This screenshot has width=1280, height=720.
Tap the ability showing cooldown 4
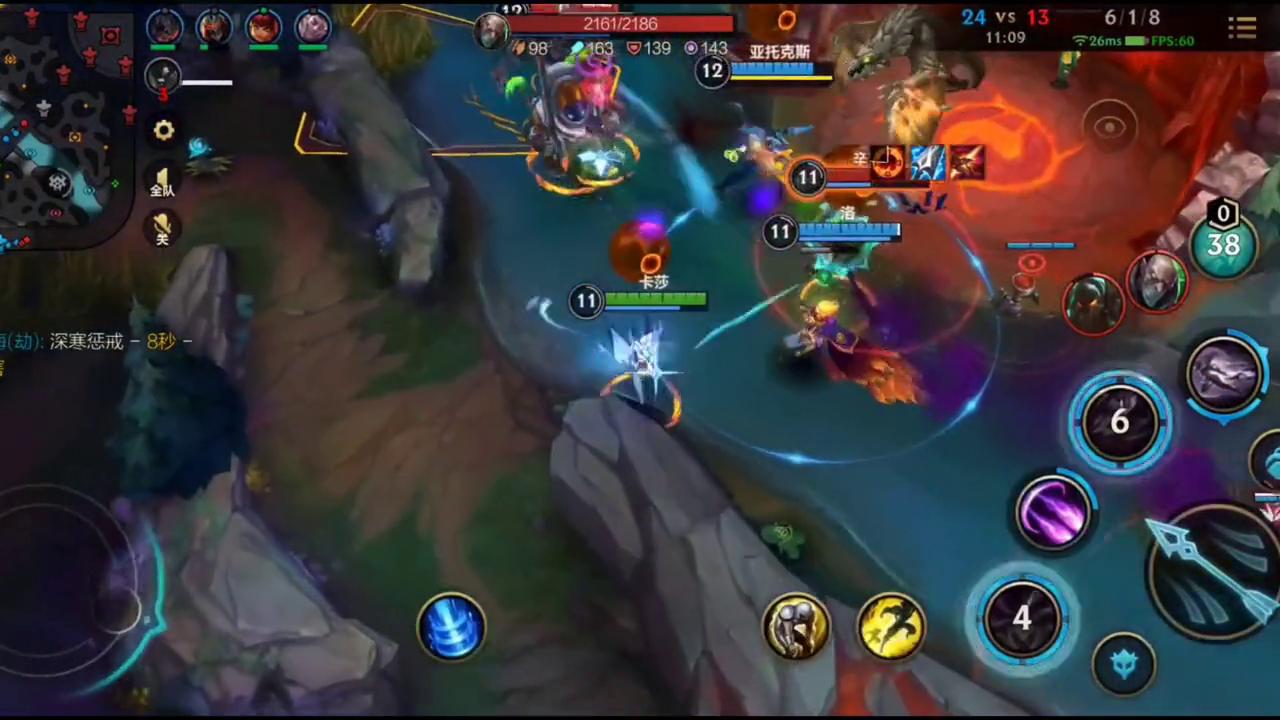pyautogui.click(x=1021, y=617)
